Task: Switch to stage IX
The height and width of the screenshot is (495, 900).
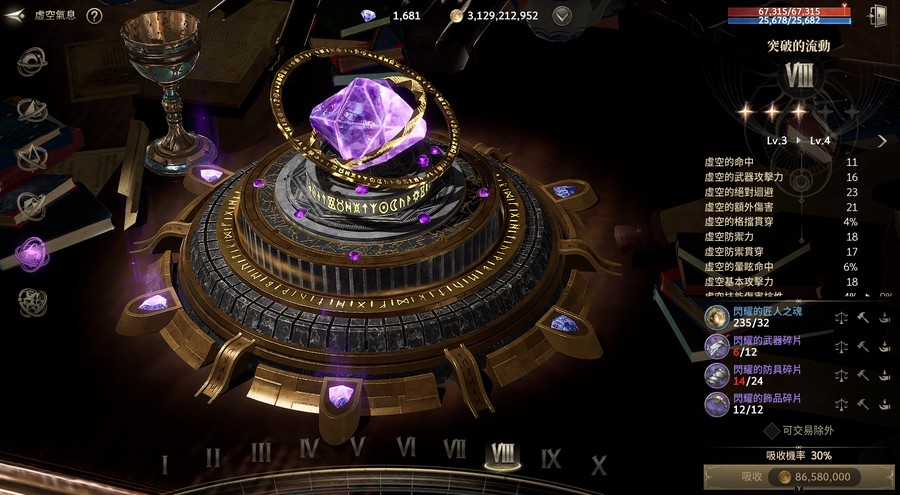Action: click(x=551, y=459)
